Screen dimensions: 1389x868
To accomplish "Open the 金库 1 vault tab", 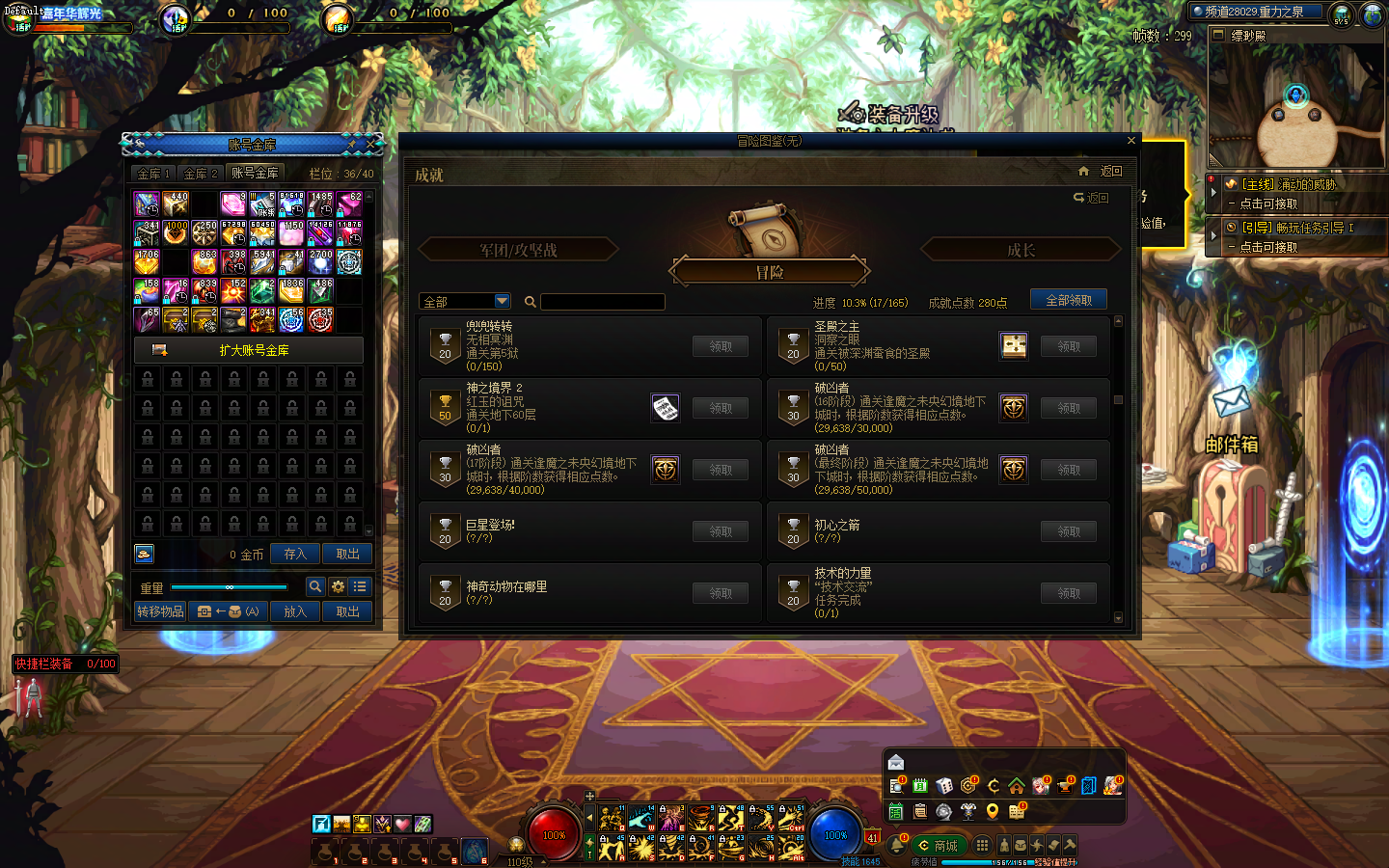I will [153, 174].
